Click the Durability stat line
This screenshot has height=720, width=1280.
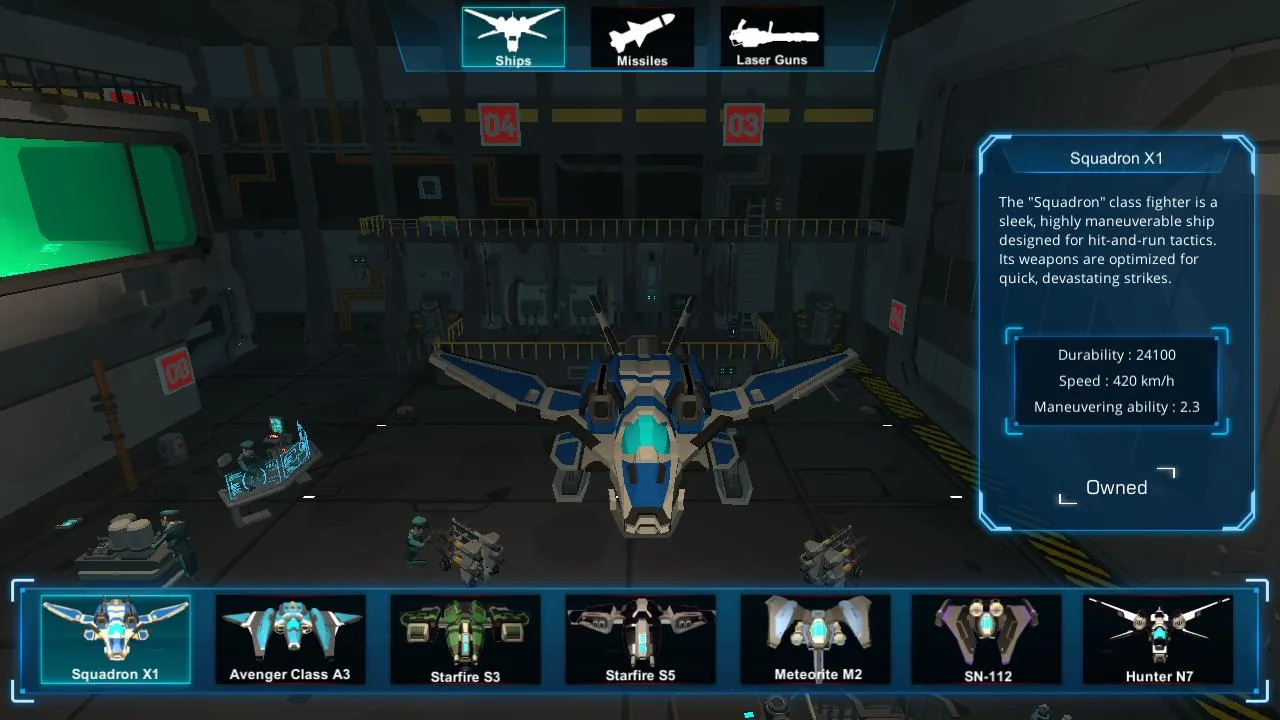[x=1117, y=354]
